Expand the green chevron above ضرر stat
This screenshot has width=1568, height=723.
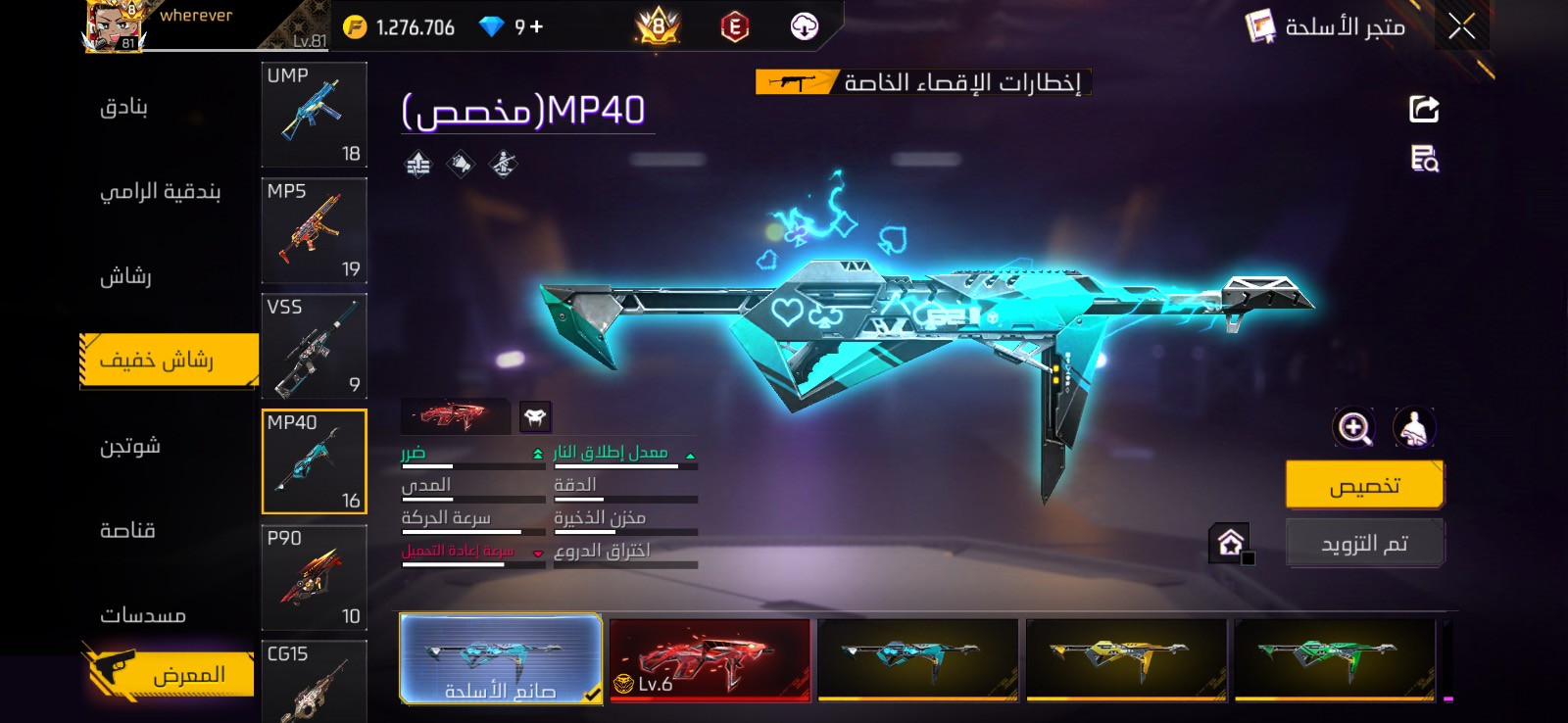(540, 454)
